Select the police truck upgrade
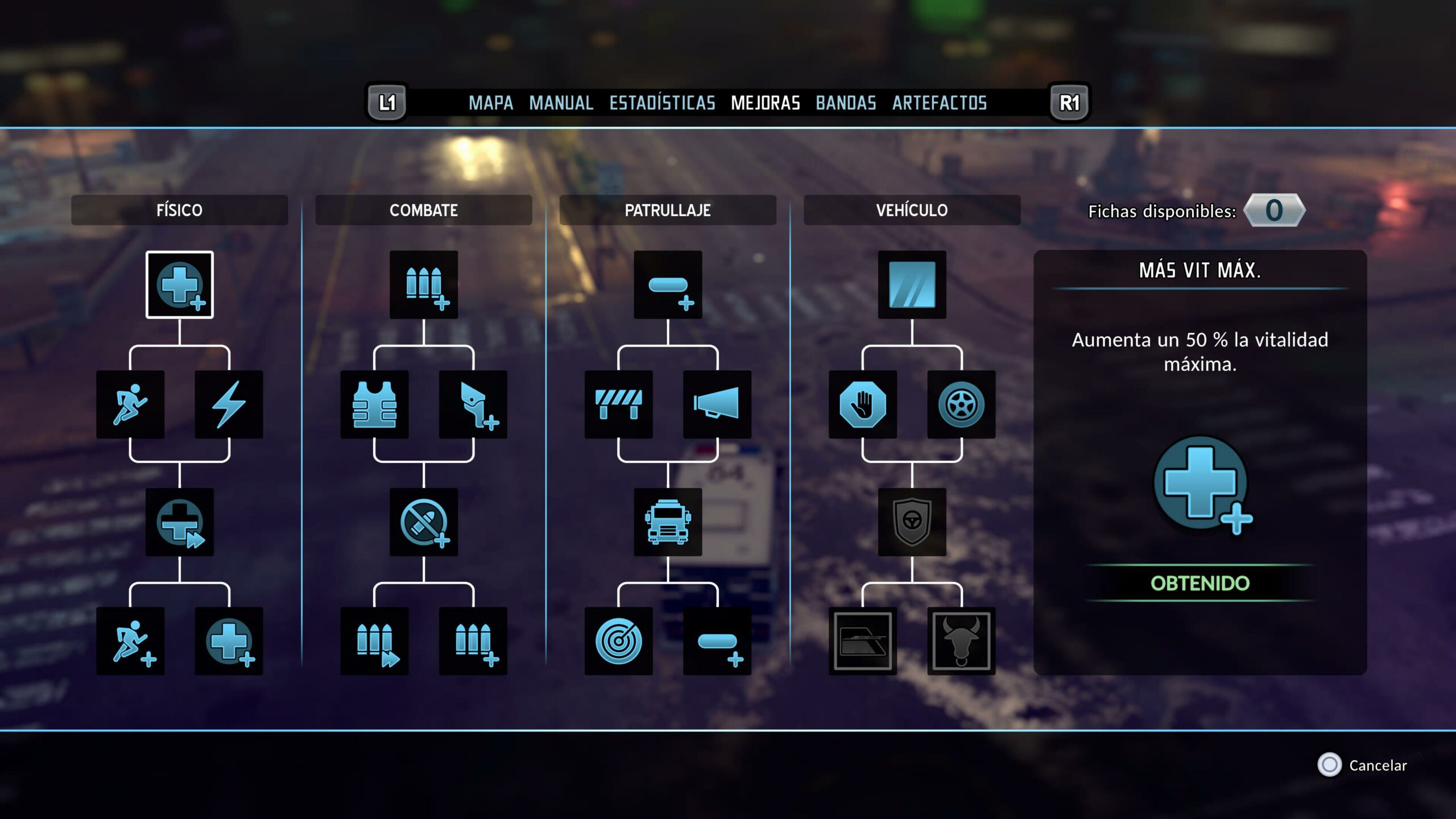This screenshot has width=1456, height=819. pyautogui.click(x=668, y=522)
